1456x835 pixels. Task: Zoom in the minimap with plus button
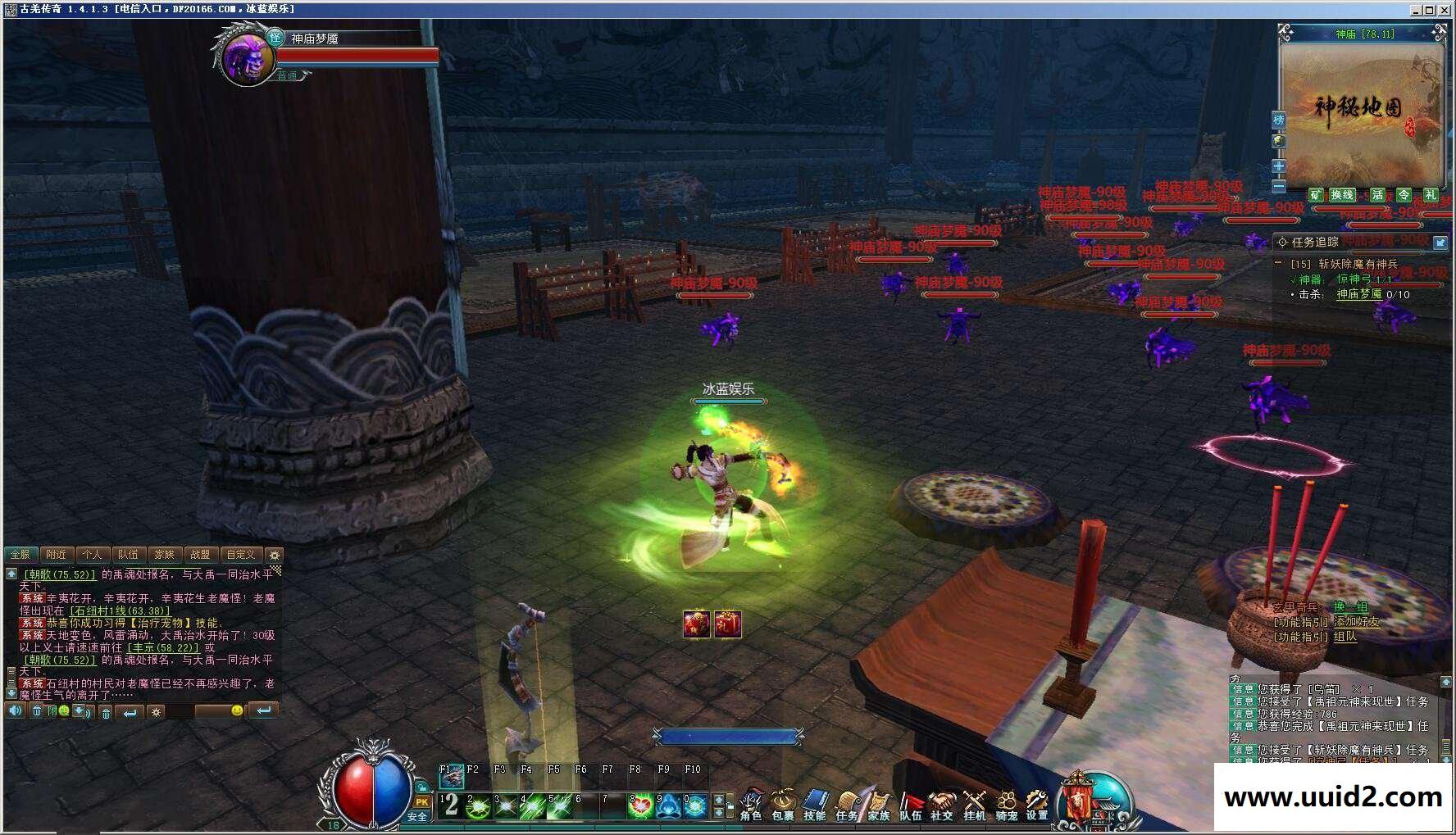(x=1279, y=166)
